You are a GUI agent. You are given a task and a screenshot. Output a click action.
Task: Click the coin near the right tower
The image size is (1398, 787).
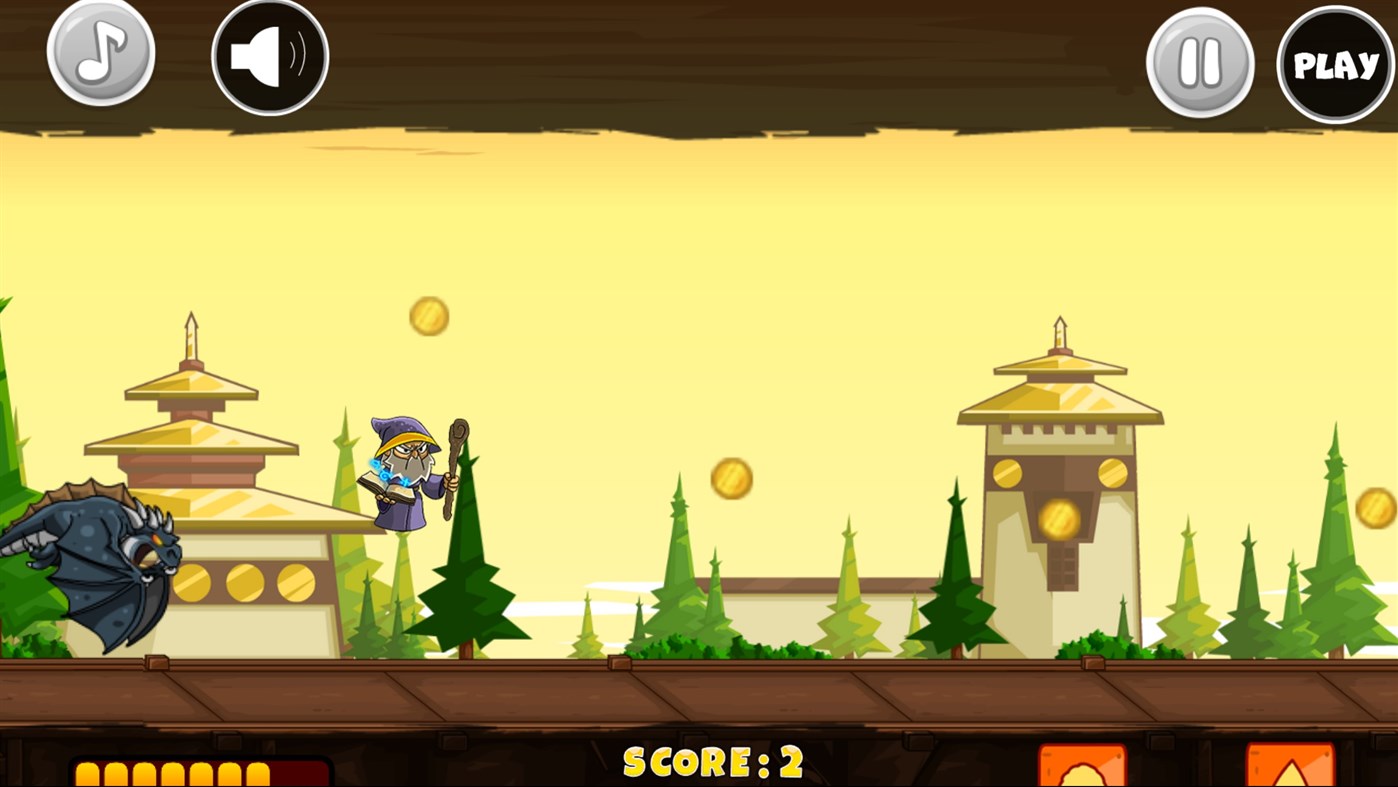click(x=1062, y=516)
